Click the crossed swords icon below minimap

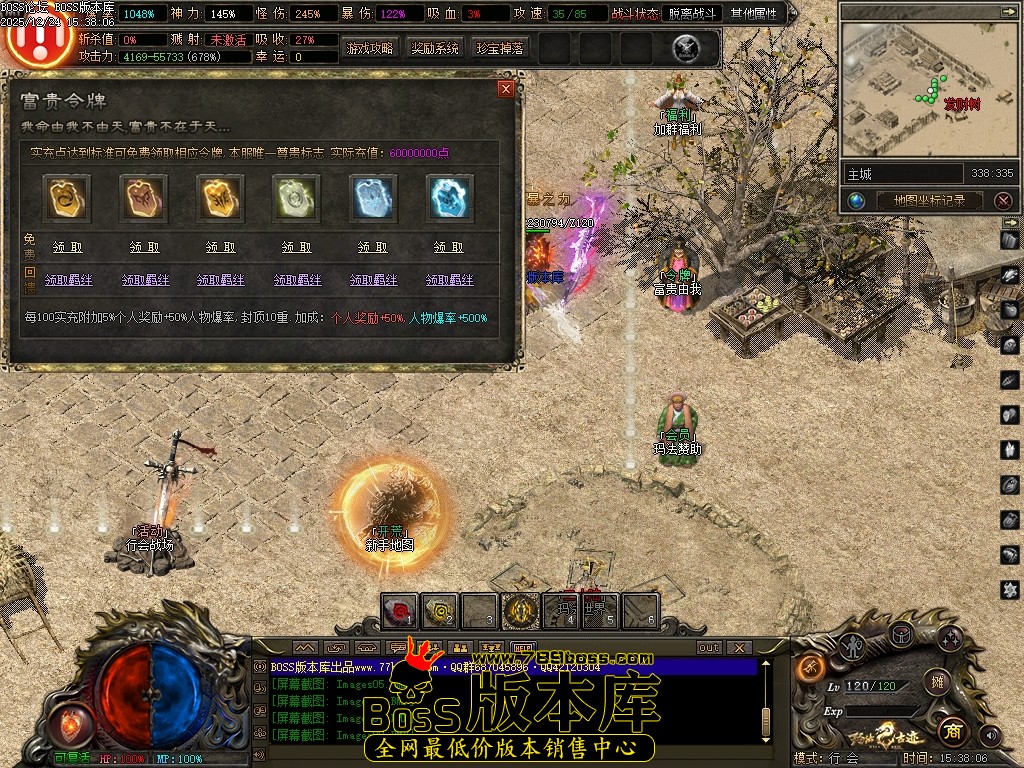tap(1003, 200)
